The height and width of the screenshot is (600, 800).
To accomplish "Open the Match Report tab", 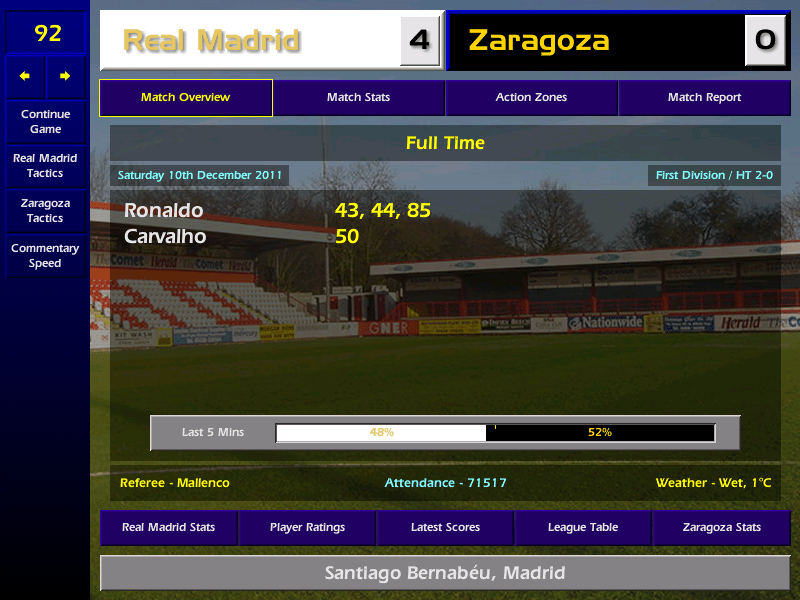I will [x=704, y=98].
